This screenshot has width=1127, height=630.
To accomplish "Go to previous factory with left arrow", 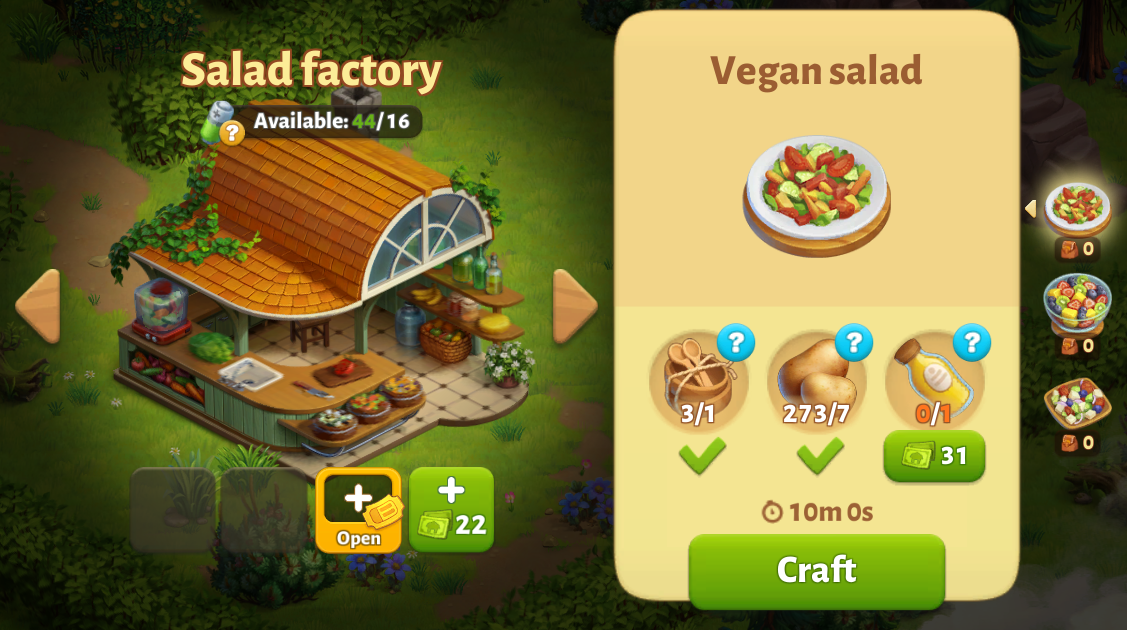I will 38,305.
